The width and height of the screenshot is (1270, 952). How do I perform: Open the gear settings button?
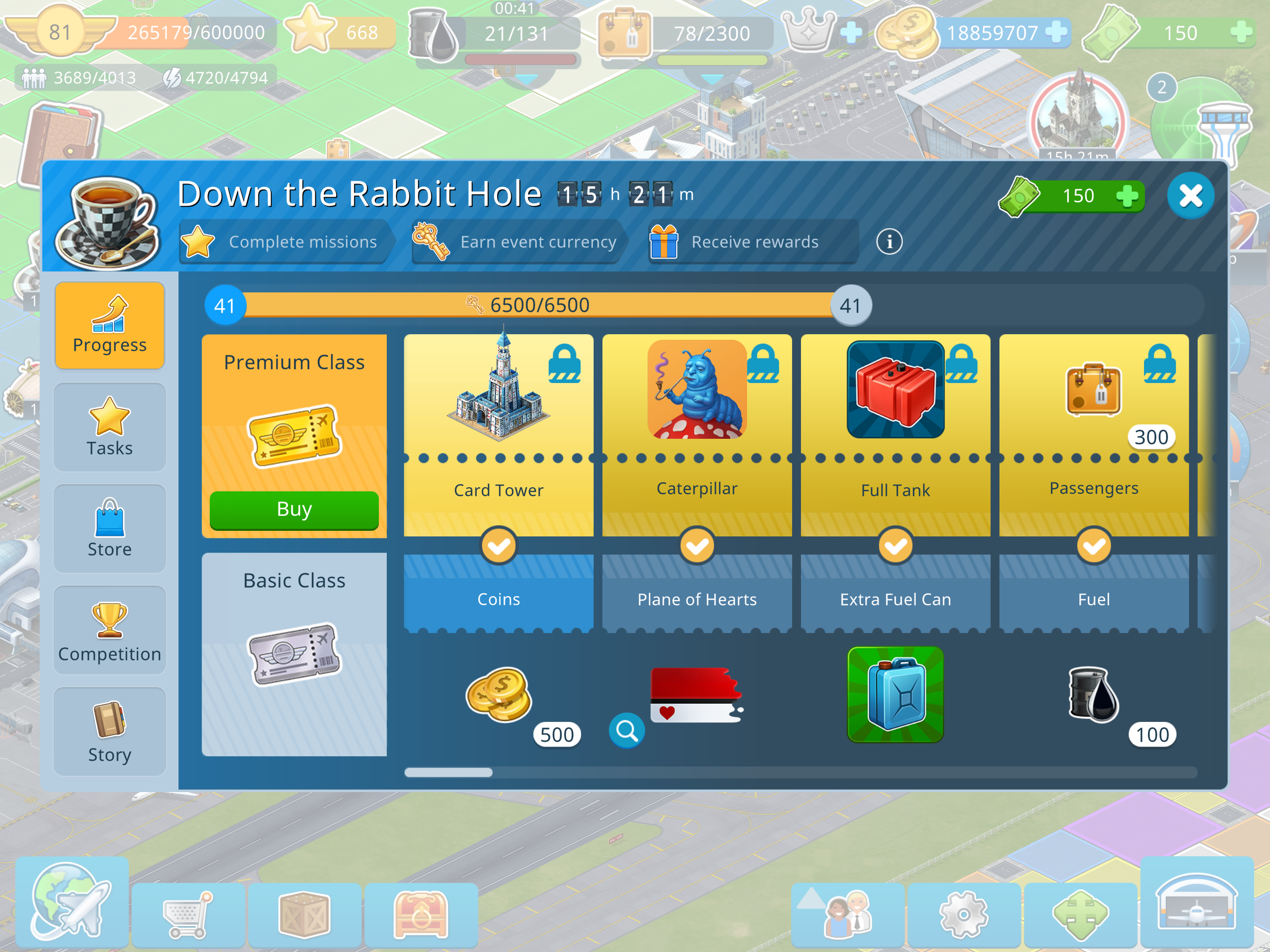click(963, 914)
